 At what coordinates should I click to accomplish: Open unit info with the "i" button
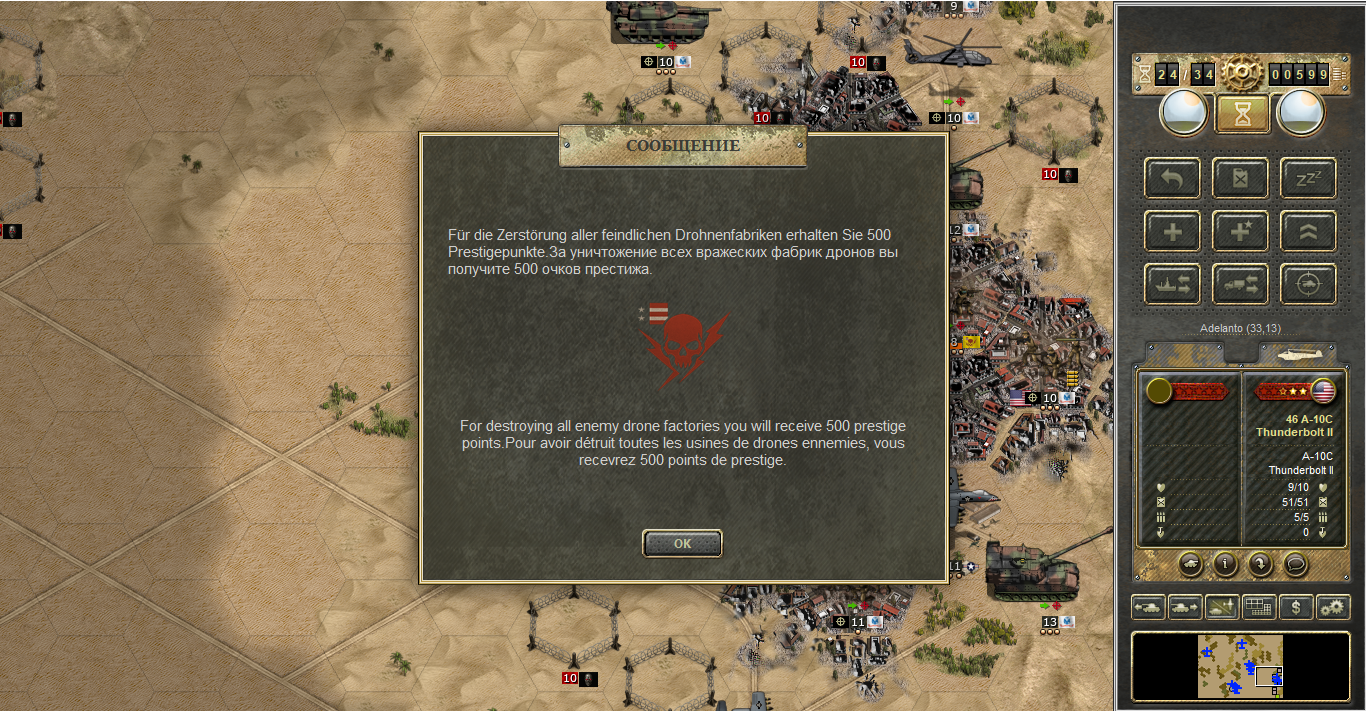[x=1225, y=564]
